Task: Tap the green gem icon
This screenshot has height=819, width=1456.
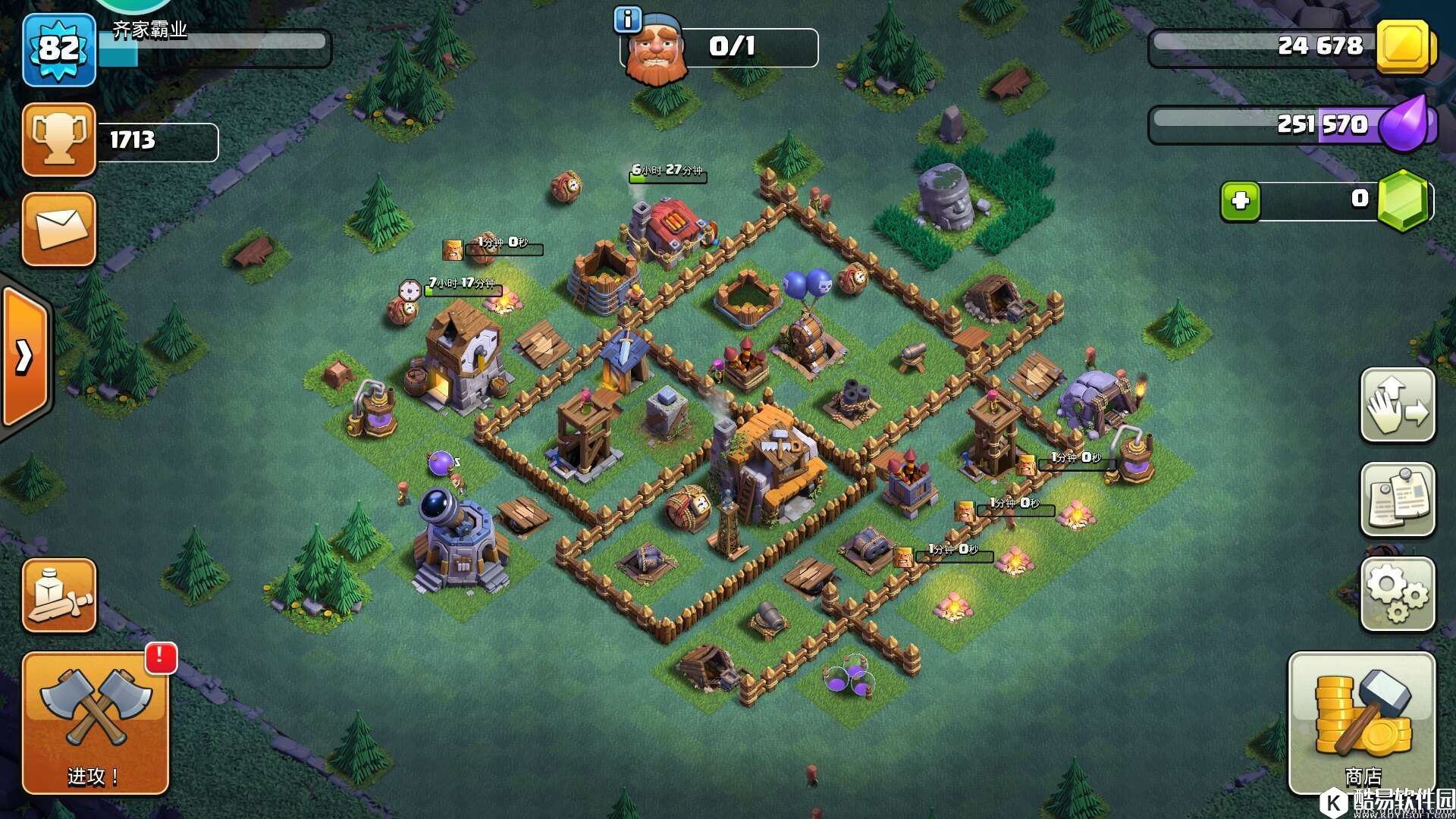Action: click(1403, 201)
